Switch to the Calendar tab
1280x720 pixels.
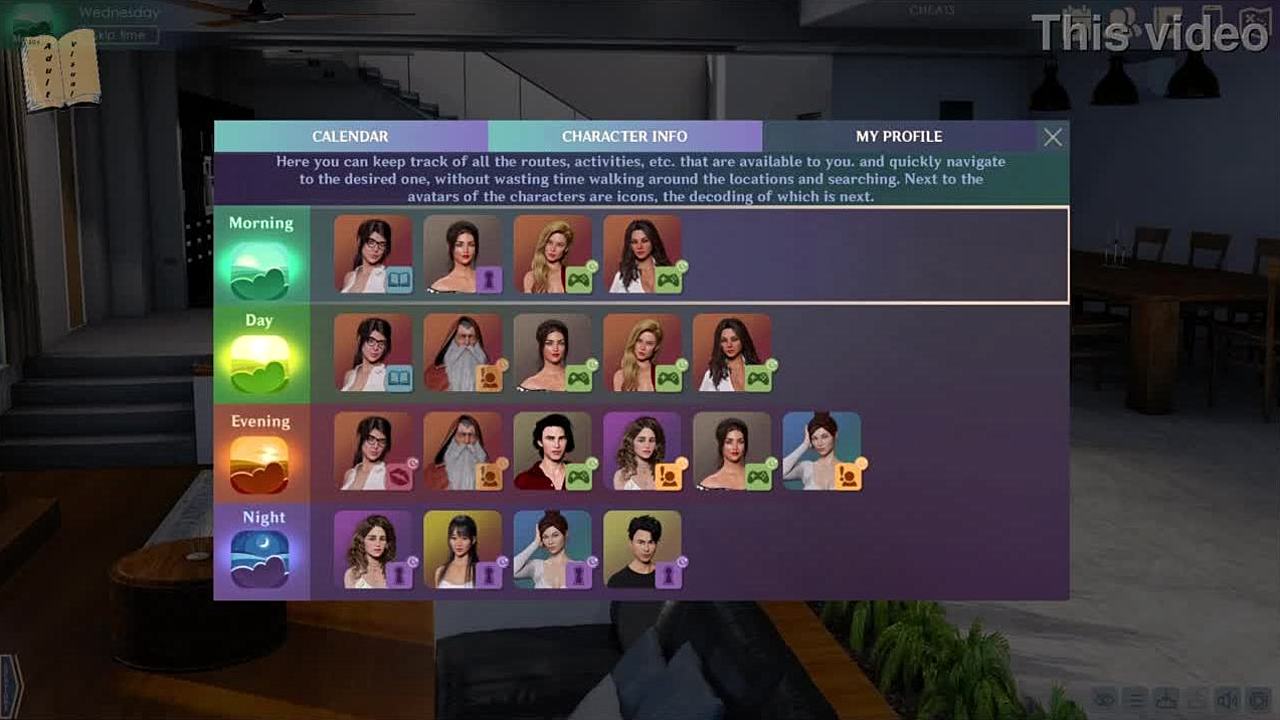pyautogui.click(x=350, y=136)
